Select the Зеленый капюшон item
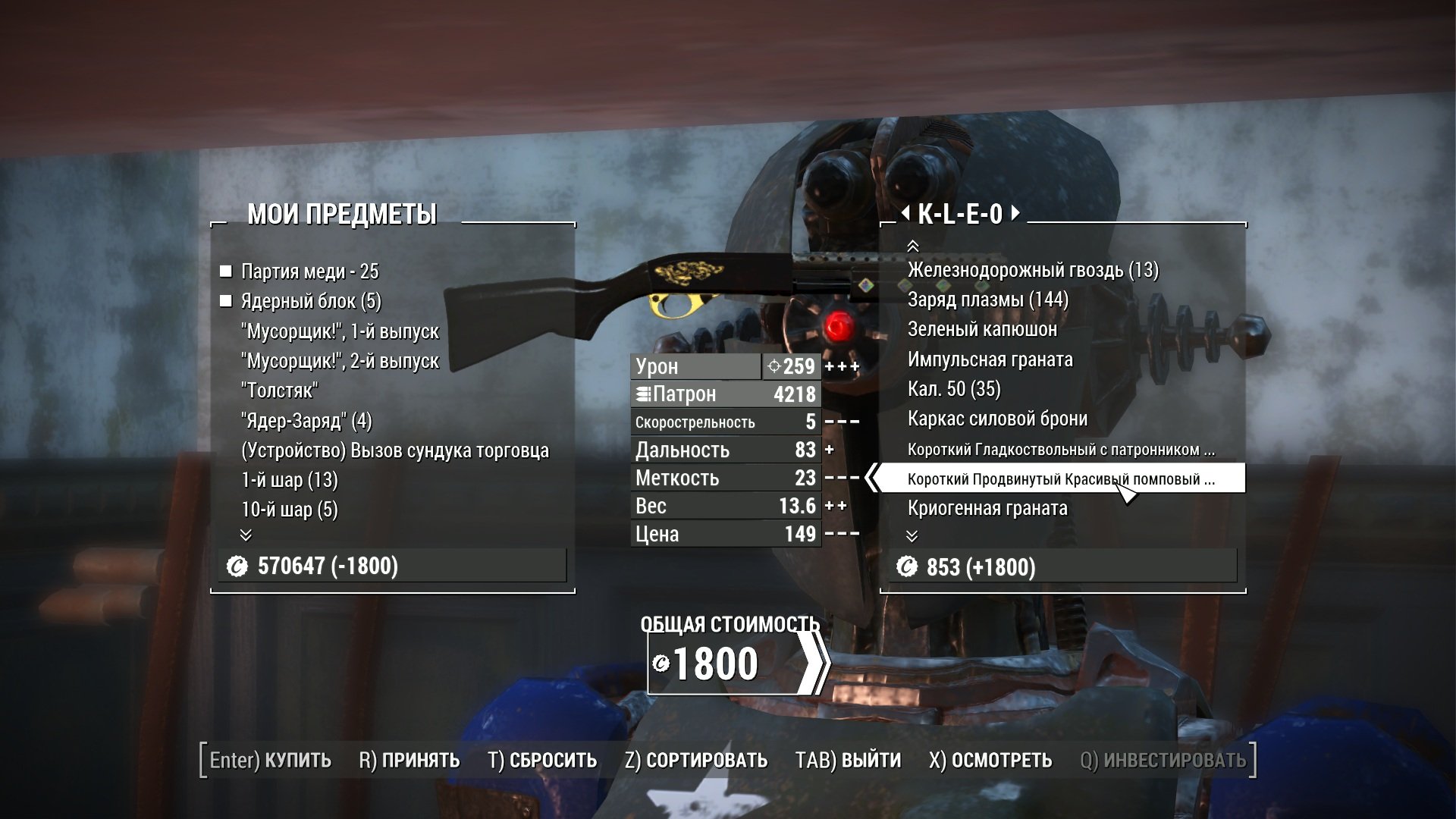Screen dimensions: 1456x819 [982, 329]
